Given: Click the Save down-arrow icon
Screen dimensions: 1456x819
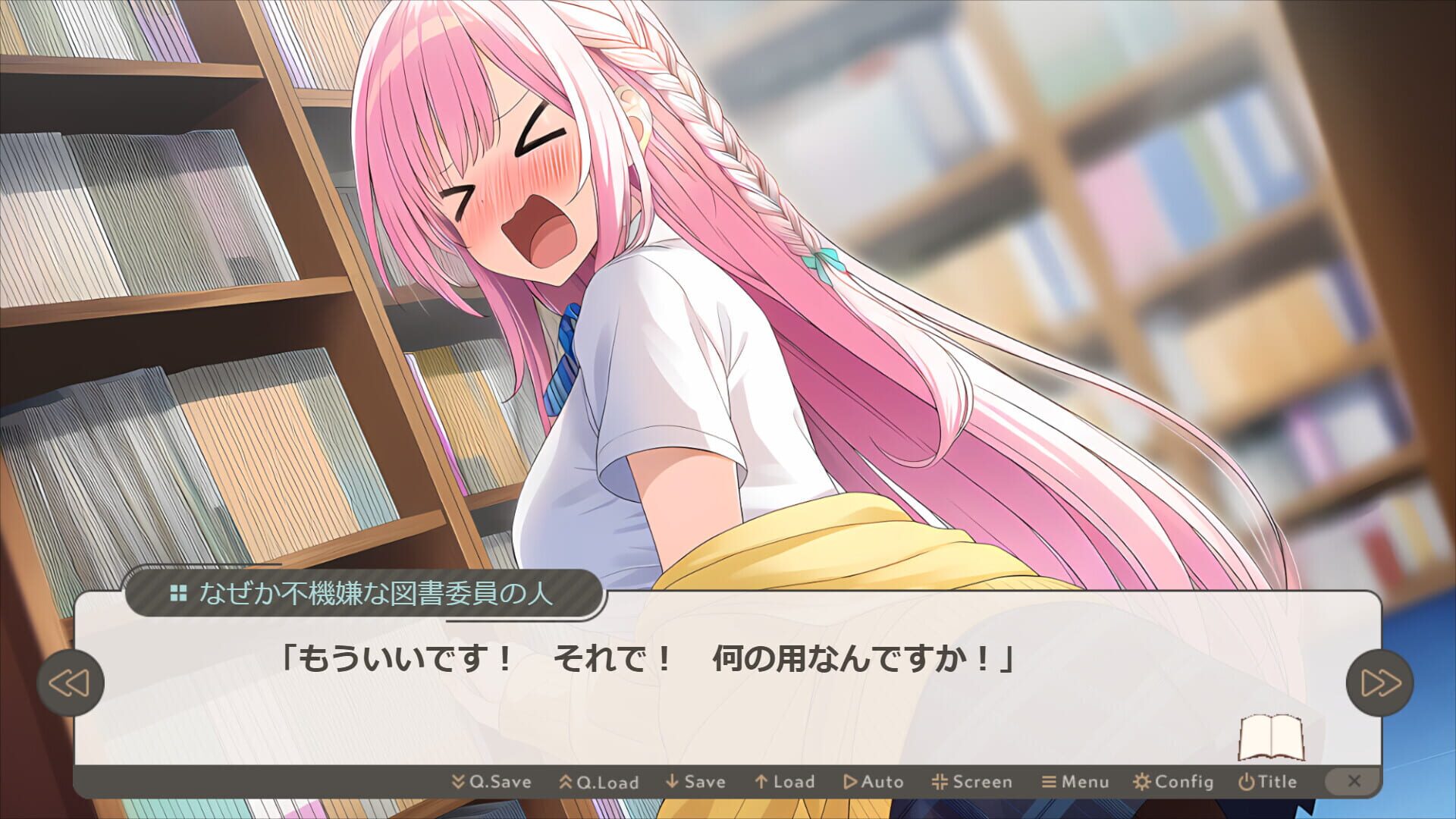Looking at the screenshot, I should pyautogui.click(x=670, y=782).
